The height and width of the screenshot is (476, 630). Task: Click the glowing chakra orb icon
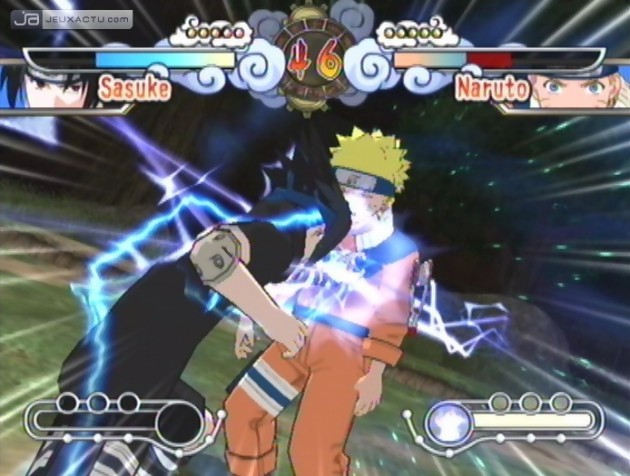tap(446, 423)
